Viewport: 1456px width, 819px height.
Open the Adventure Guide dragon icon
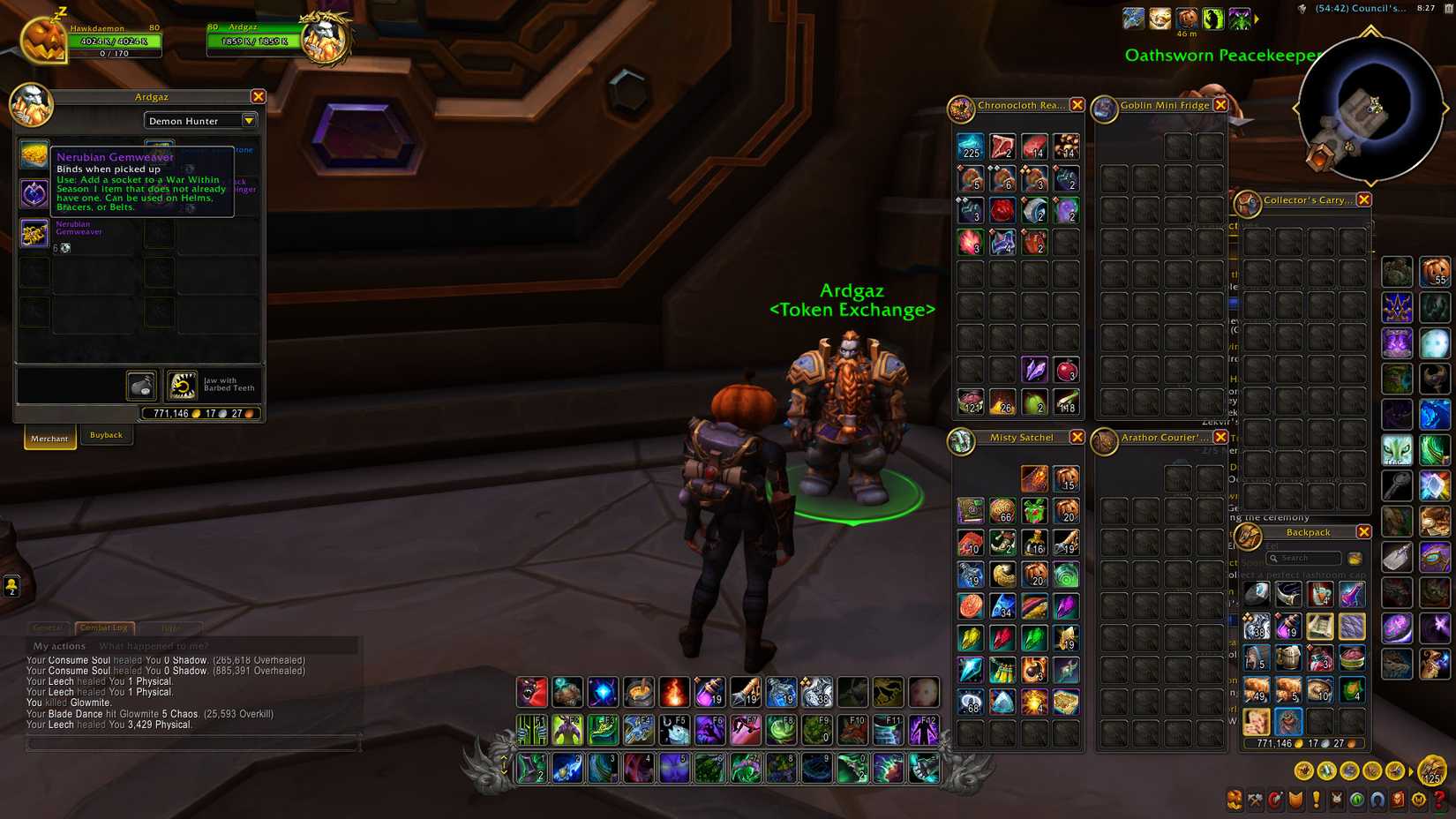[1396, 800]
